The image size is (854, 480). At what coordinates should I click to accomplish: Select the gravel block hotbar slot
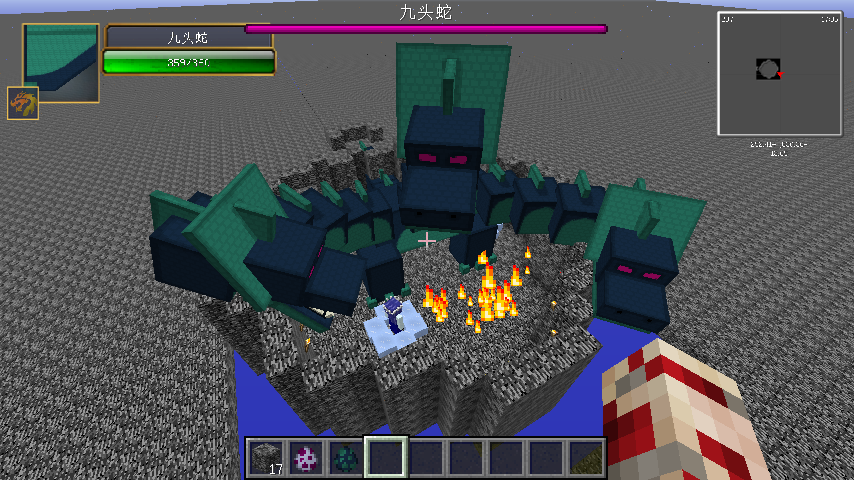(x=265, y=457)
